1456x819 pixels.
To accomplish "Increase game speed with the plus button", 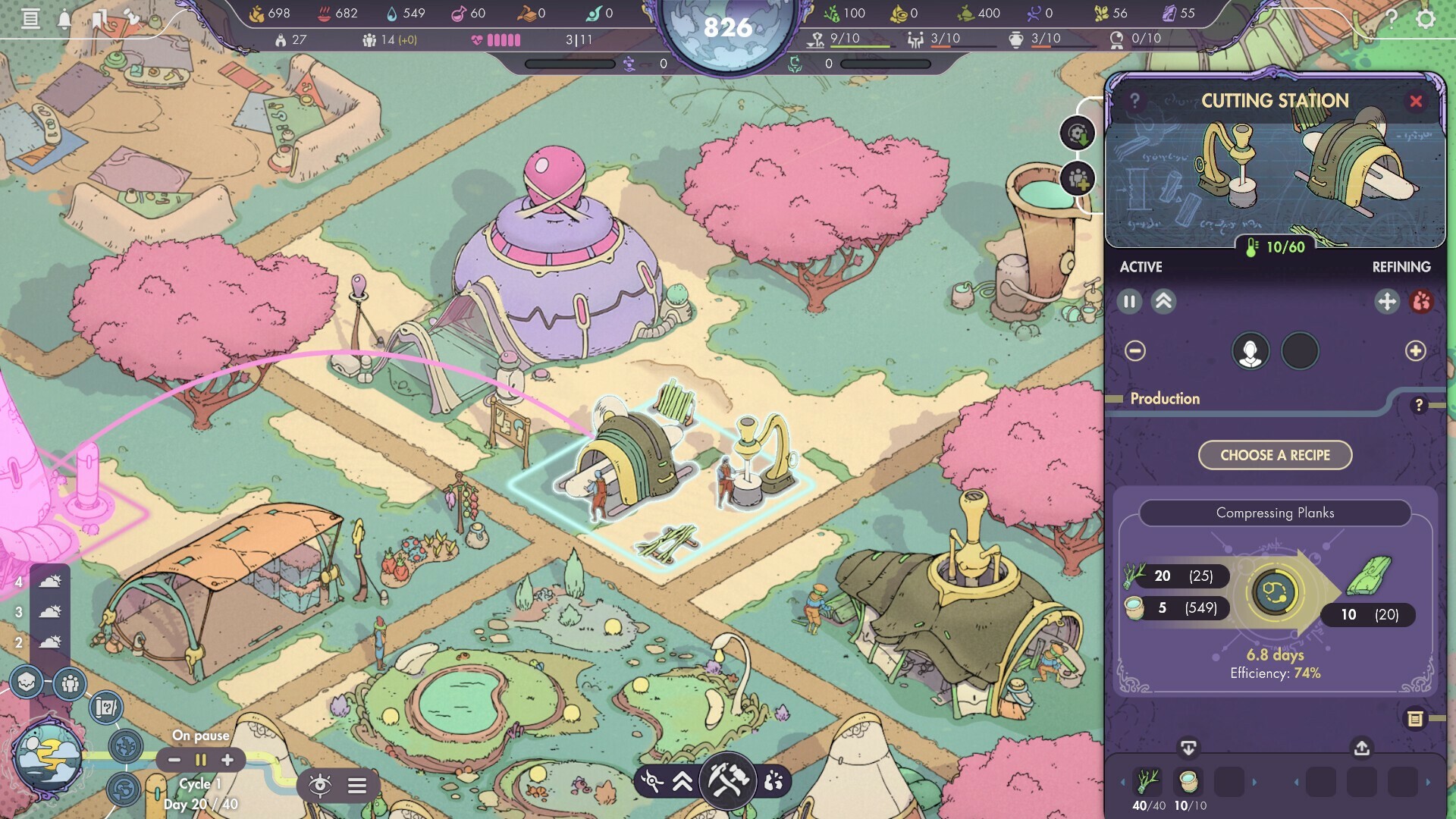I will (227, 760).
